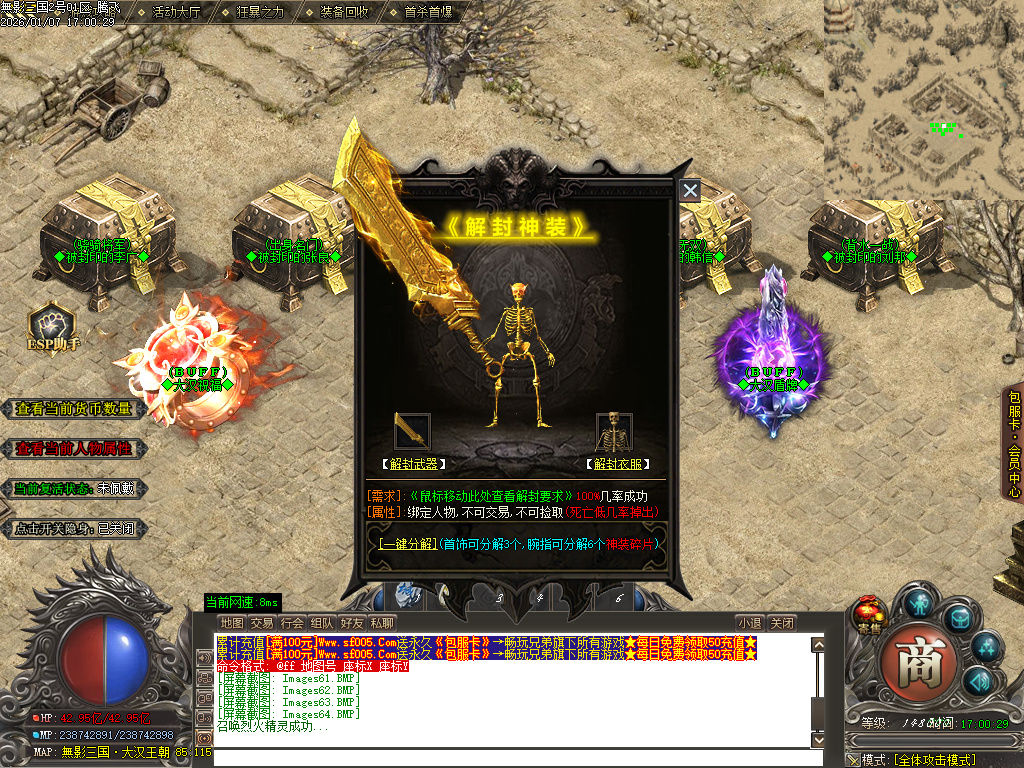Image resolution: width=1024 pixels, height=768 pixels.
Task: Switch to the 行会 chat tab
Action: [x=292, y=623]
